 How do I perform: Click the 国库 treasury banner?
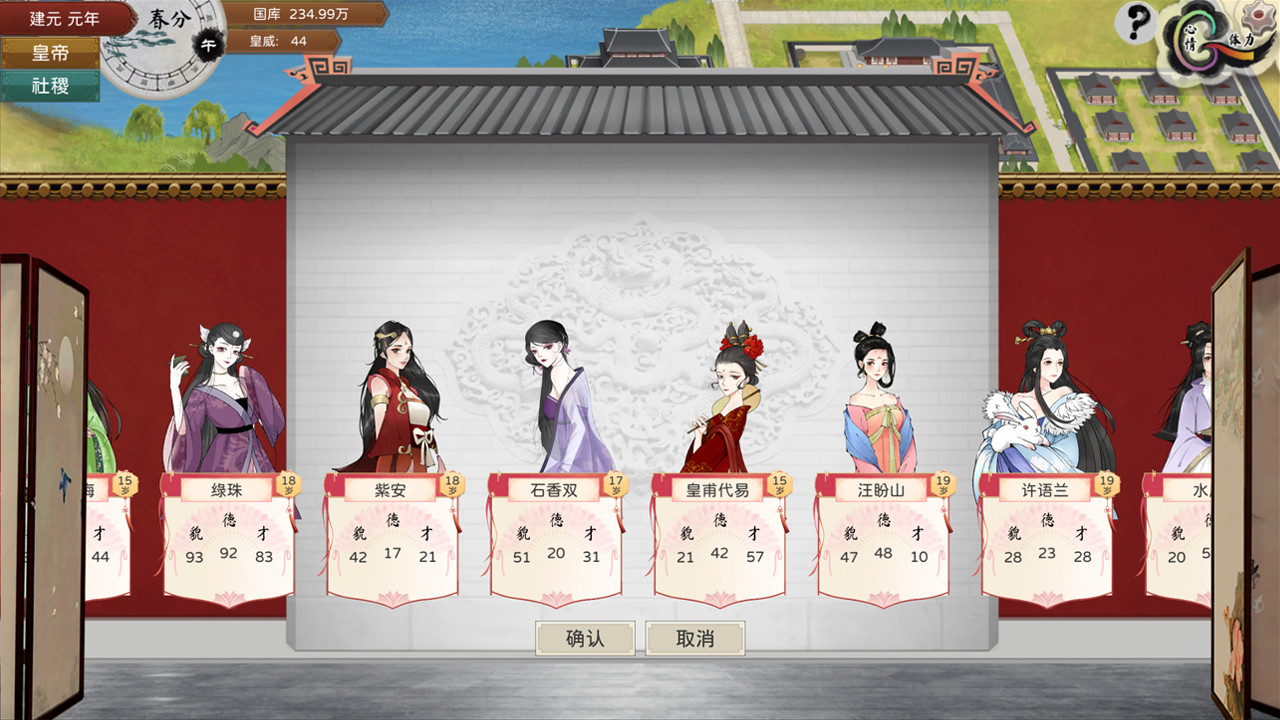click(x=300, y=15)
